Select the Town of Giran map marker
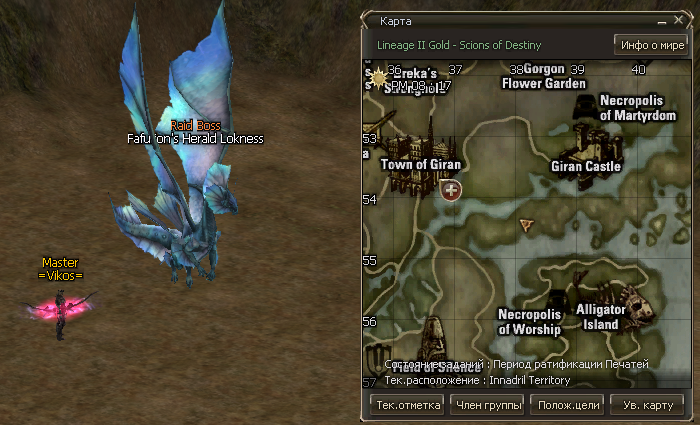 tap(420, 164)
